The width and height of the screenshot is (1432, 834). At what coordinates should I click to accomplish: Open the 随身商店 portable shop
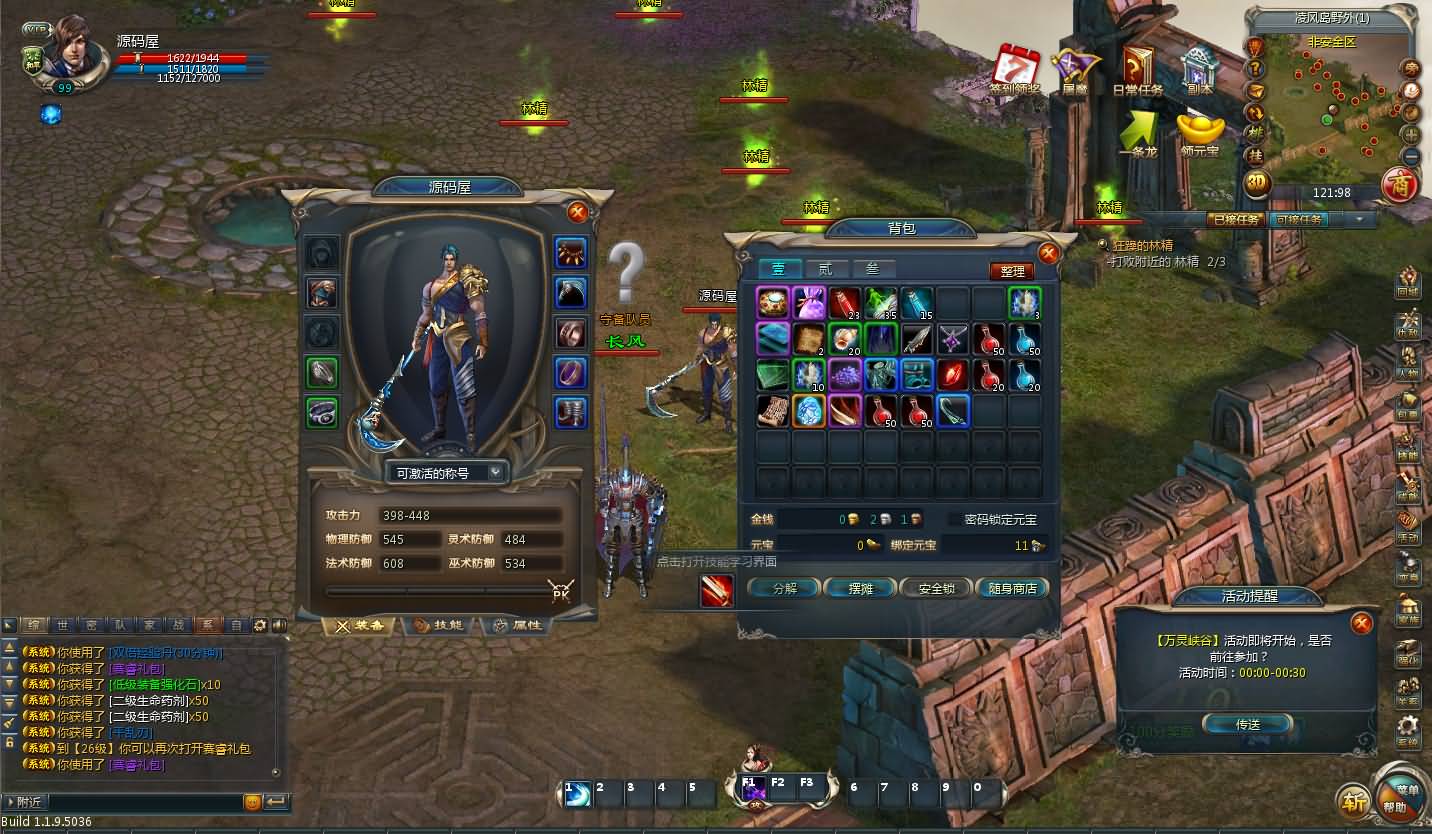(1012, 588)
